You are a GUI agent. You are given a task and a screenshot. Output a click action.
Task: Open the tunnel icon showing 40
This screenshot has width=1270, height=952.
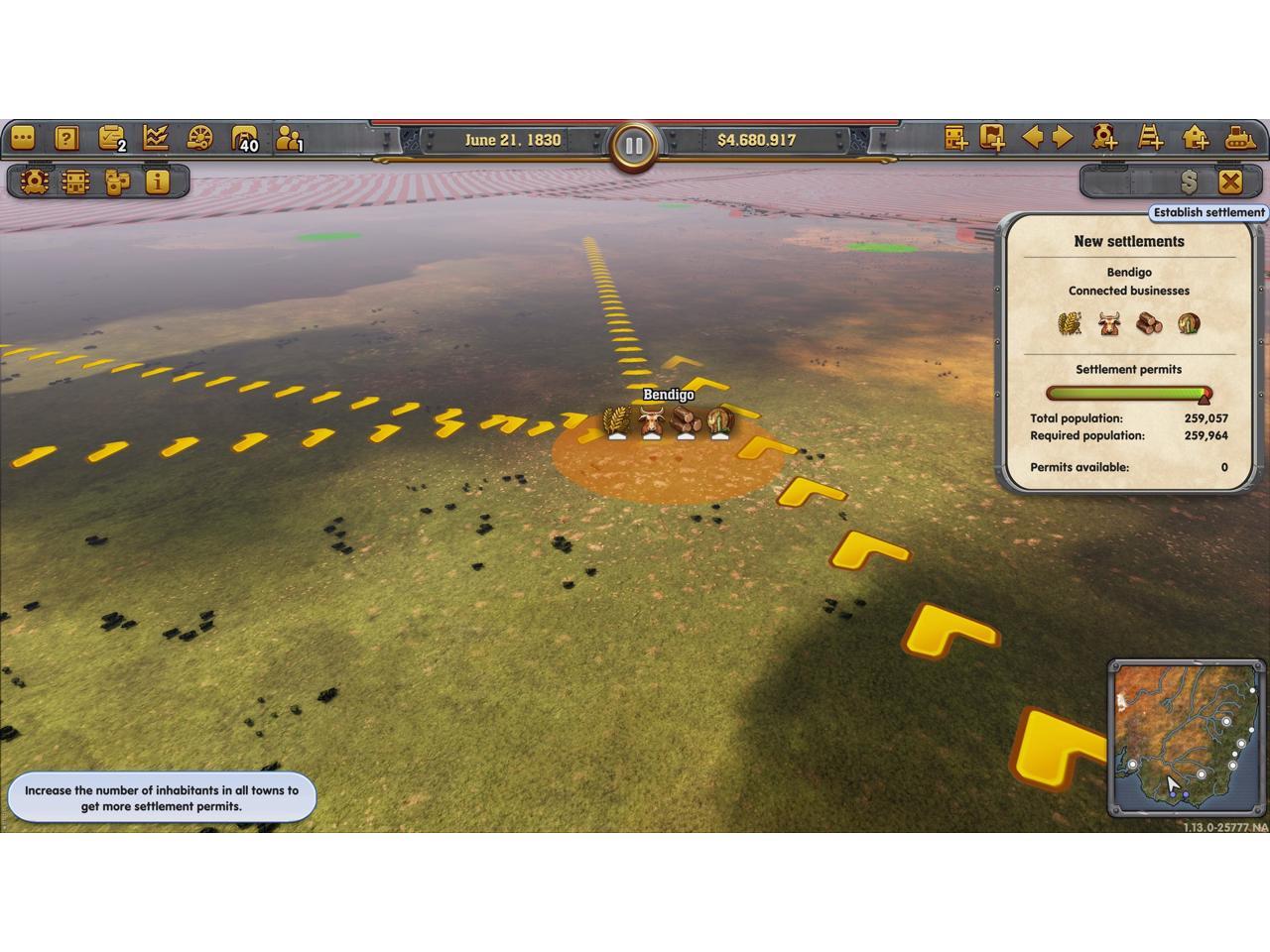click(243, 138)
